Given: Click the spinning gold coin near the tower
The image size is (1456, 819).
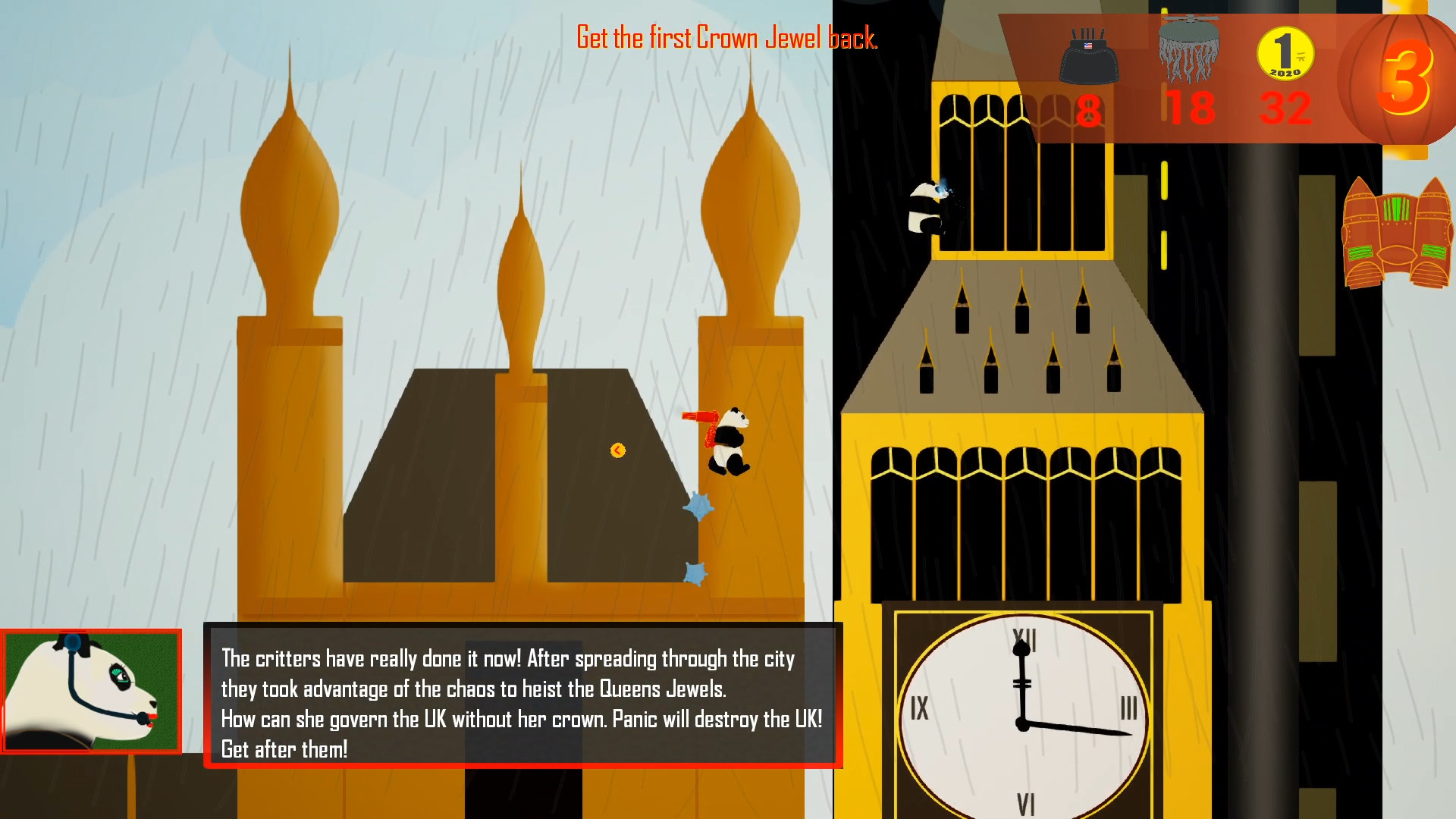Looking at the screenshot, I should (x=617, y=450).
